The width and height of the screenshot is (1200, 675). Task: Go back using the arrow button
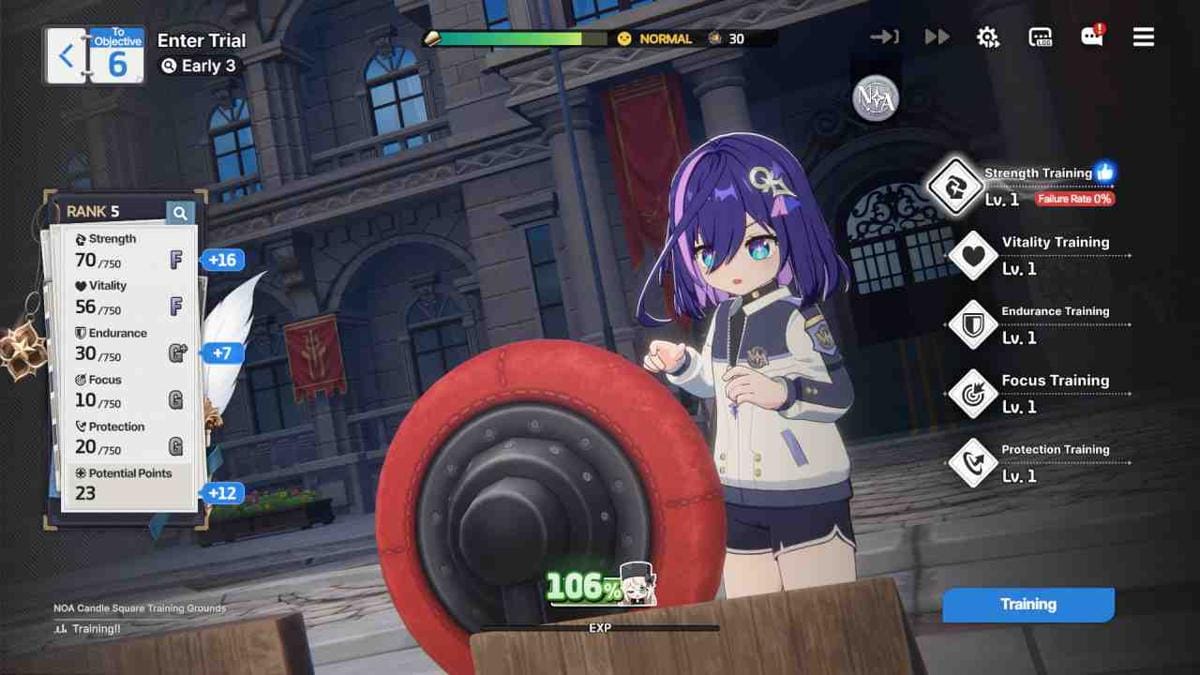[x=66, y=56]
